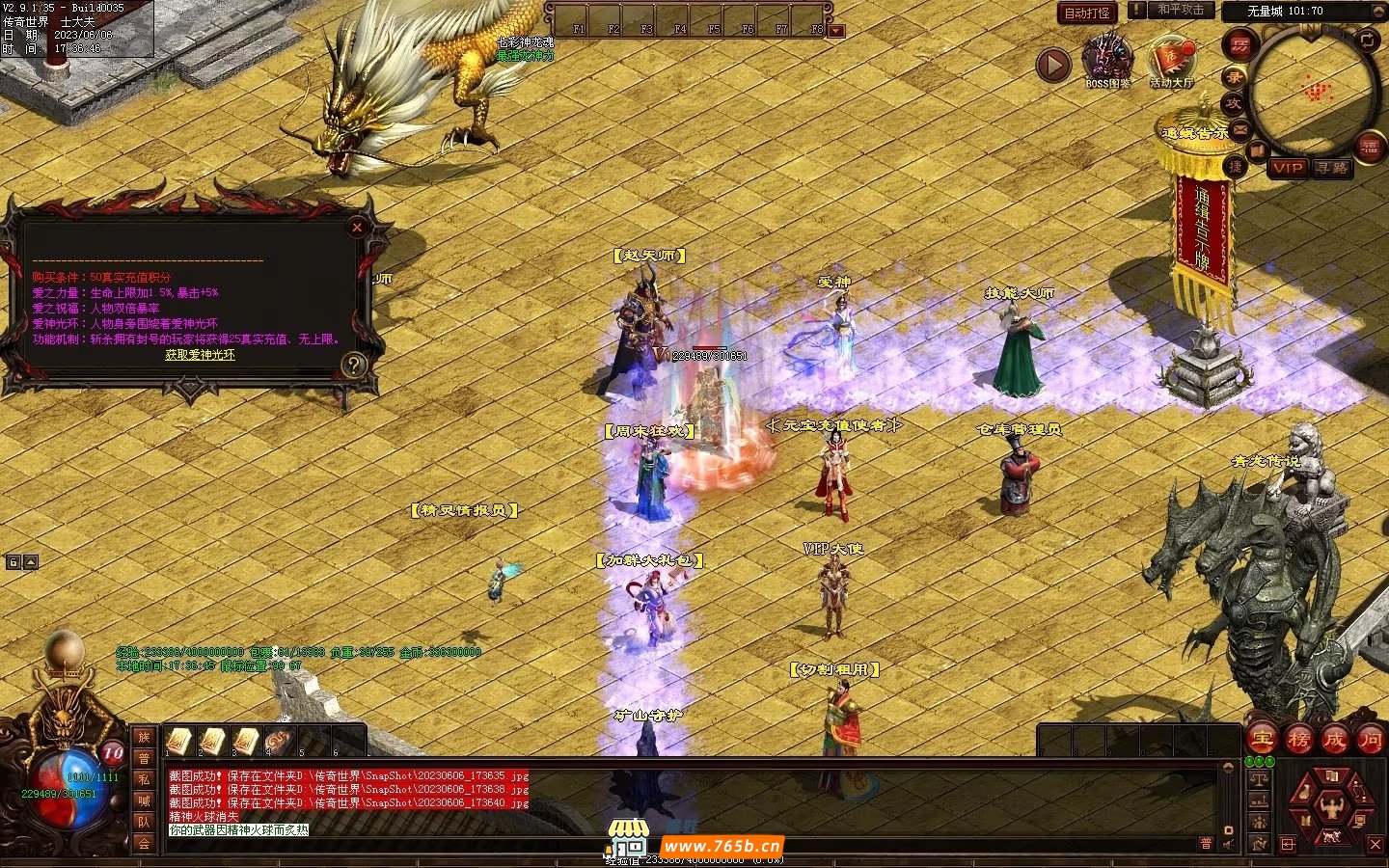This screenshot has width=1389, height=868.
Task: Open the BOSS图鉴 bestiary
Action: 1107,60
